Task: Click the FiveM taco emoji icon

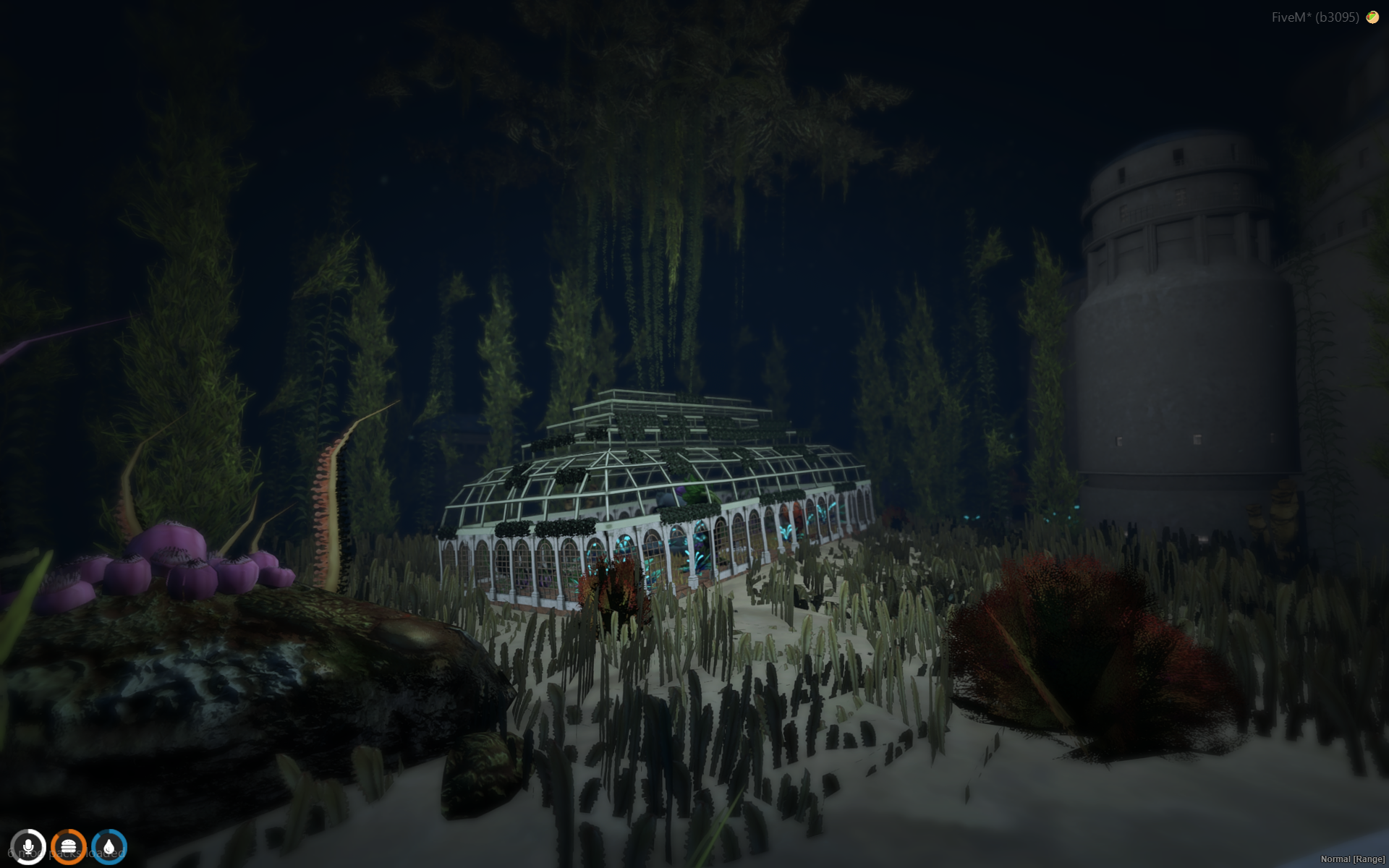Action: pos(1372,17)
